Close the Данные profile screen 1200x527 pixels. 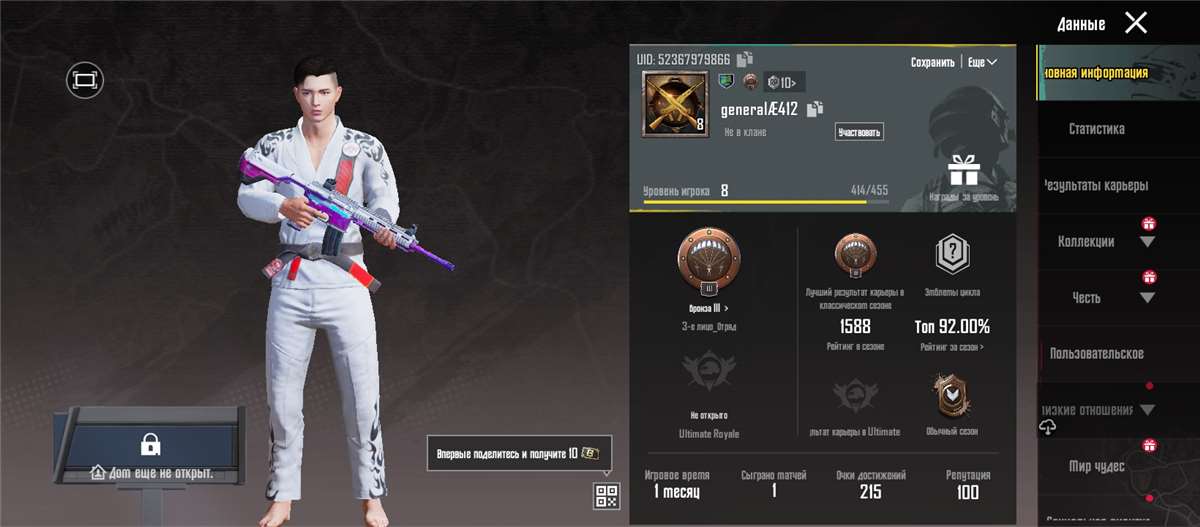click(1135, 23)
